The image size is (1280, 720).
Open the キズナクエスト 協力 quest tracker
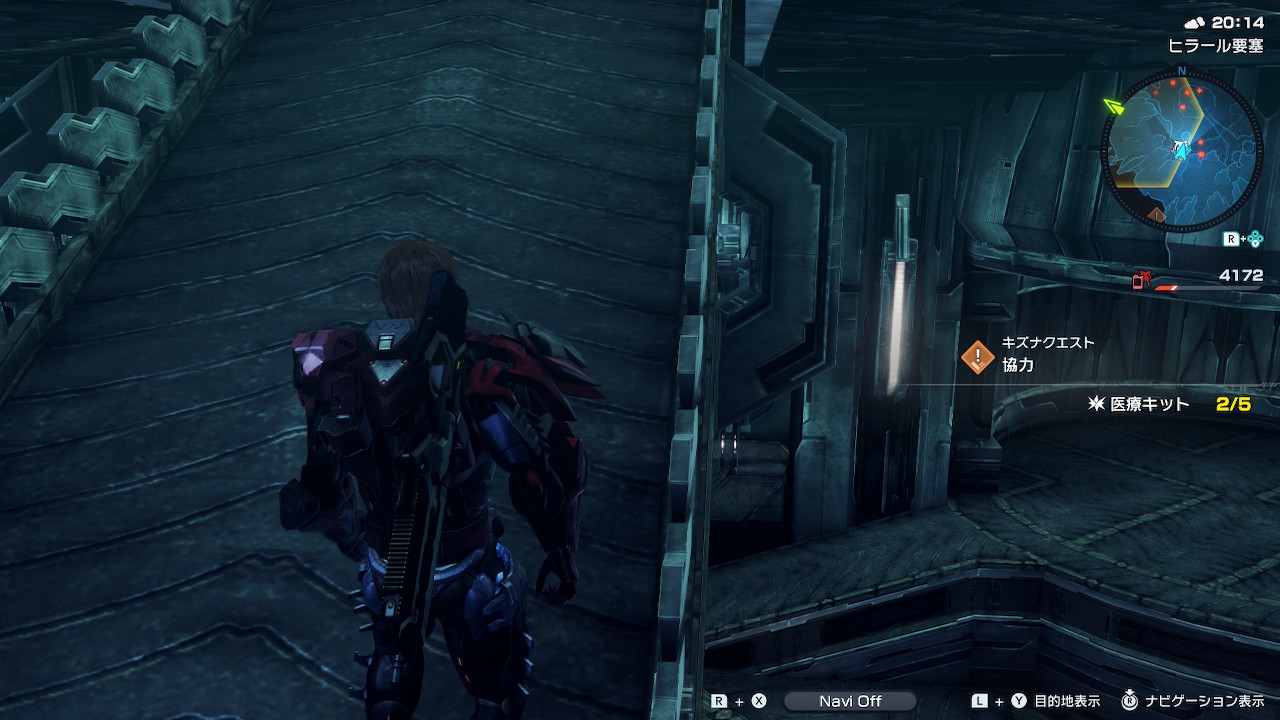click(x=1047, y=355)
